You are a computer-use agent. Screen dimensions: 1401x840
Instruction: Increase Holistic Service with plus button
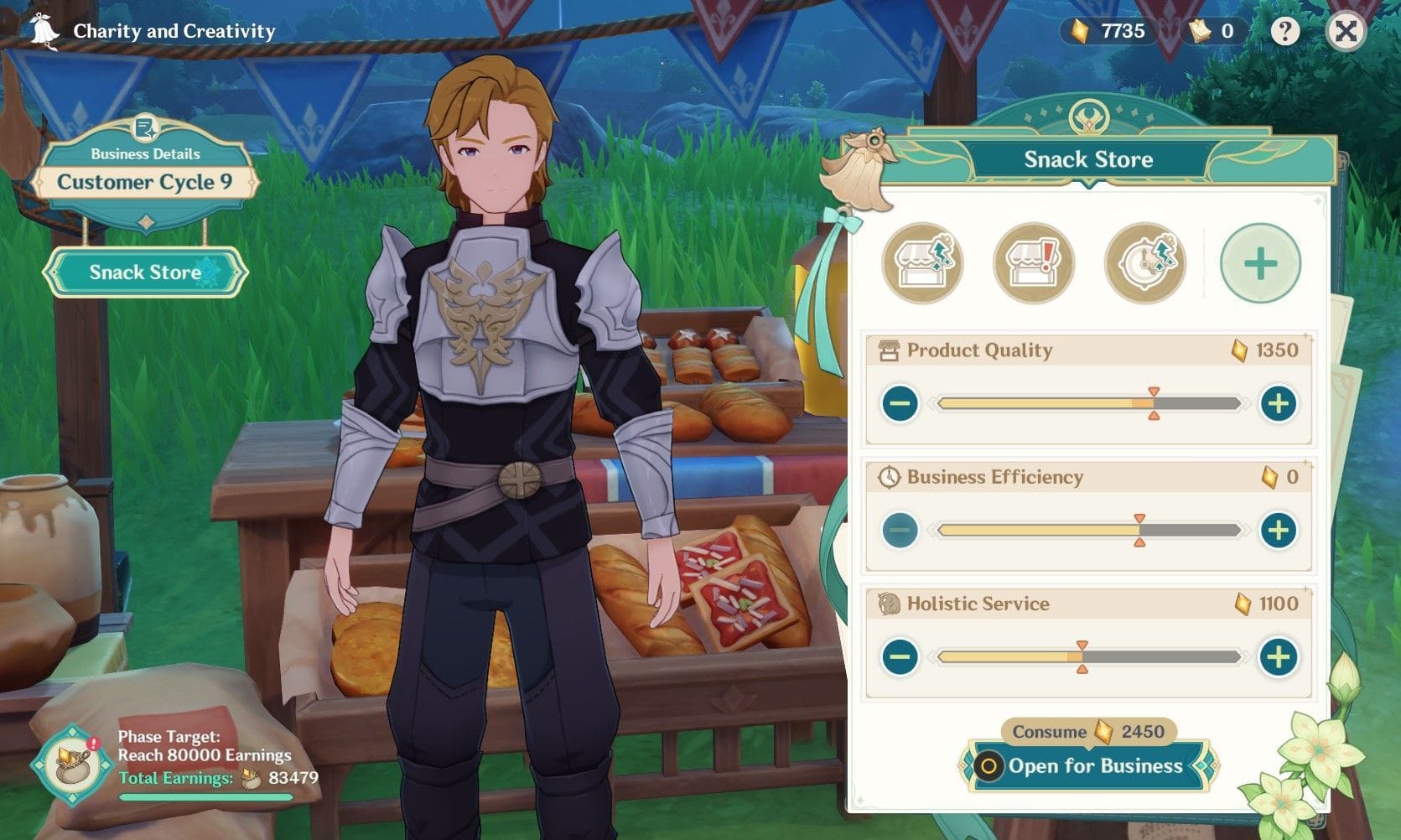(x=1278, y=657)
